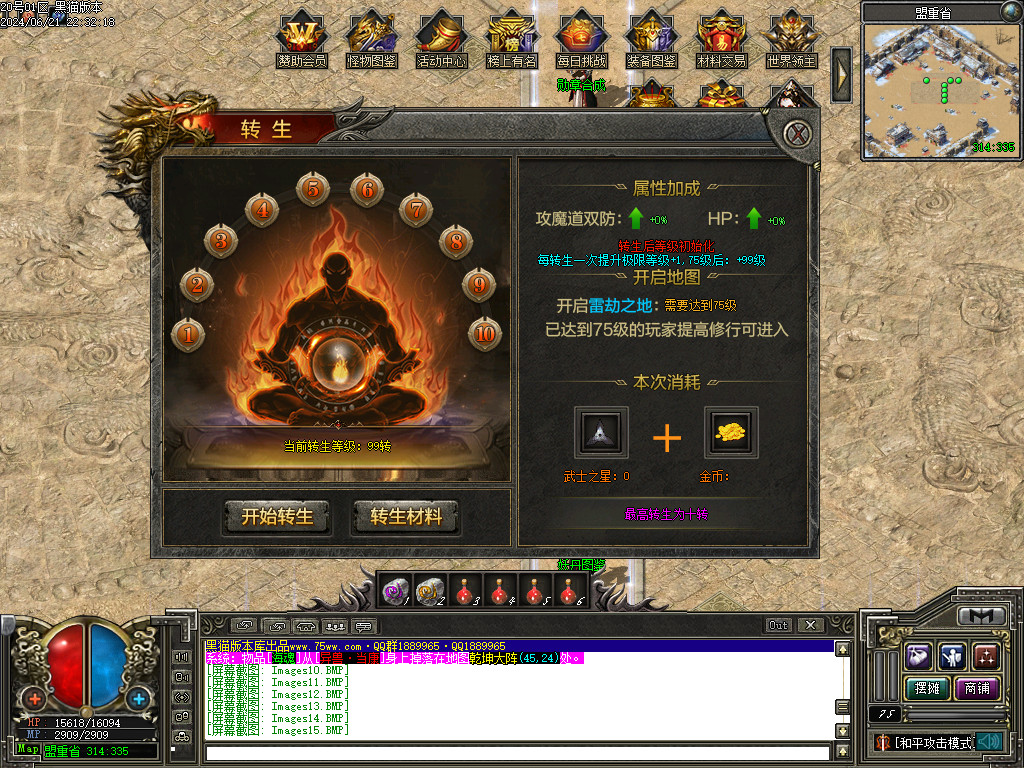Click the minimap in the corner
The image size is (1024, 768).
tap(939, 90)
